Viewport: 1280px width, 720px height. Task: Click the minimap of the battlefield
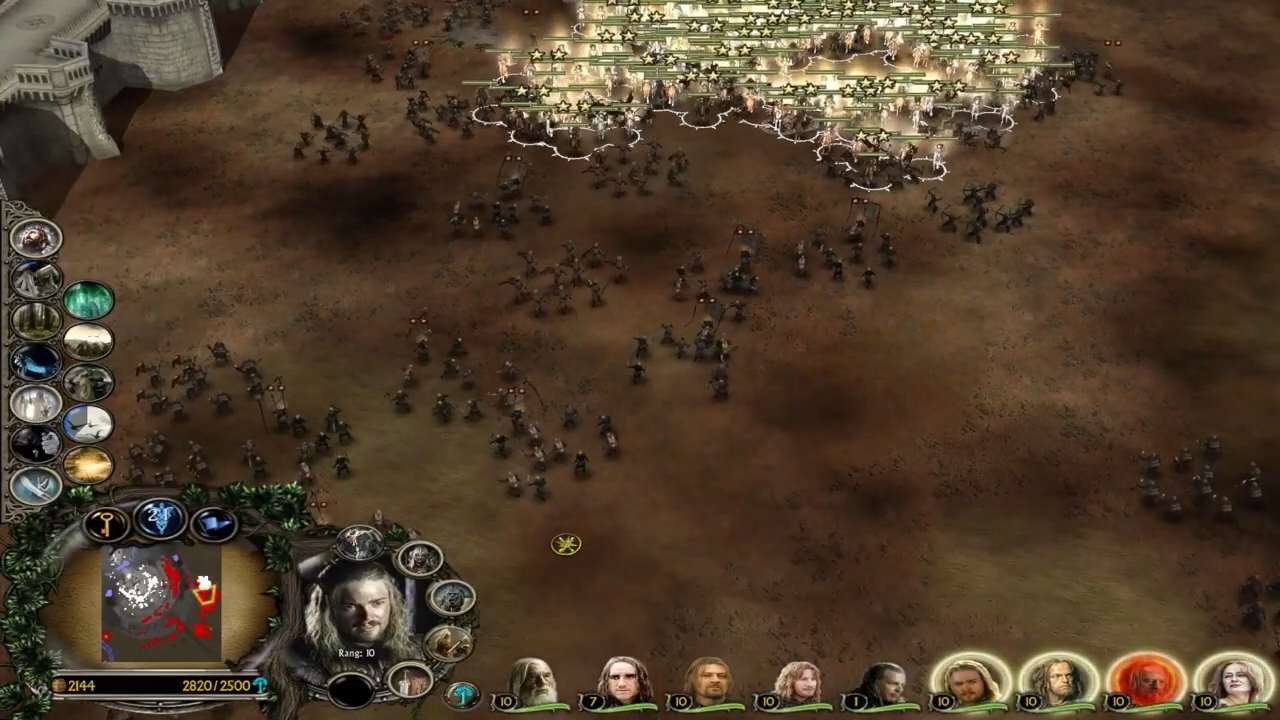pos(160,603)
